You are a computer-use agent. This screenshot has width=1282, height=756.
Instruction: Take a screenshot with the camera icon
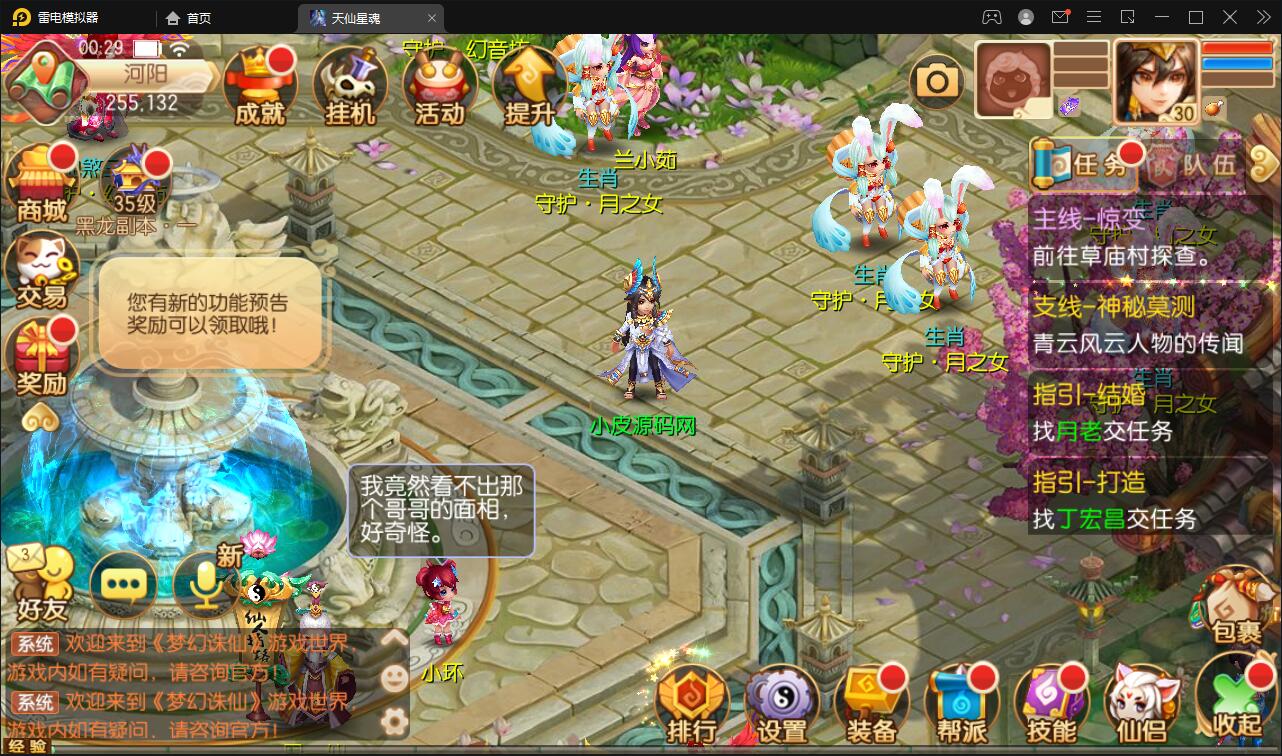936,80
